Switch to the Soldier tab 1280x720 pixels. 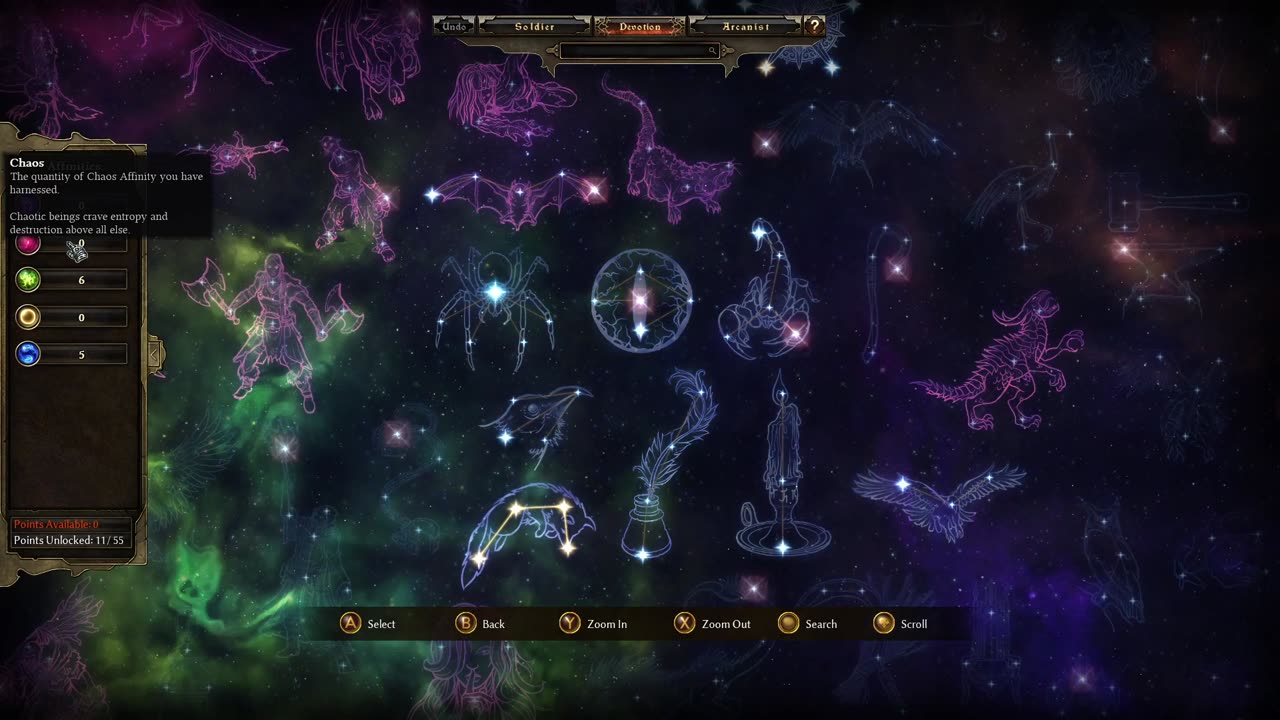pos(534,27)
